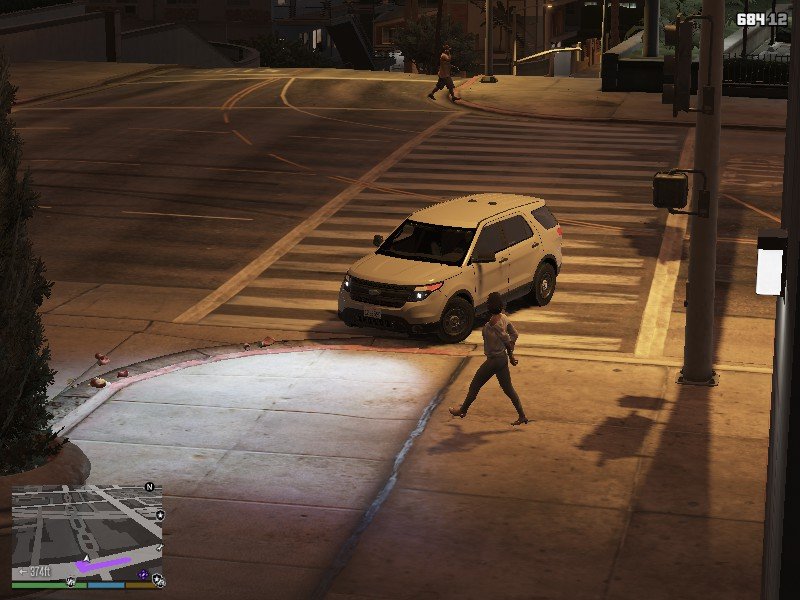Select the white player arrow on the minimap

(86, 557)
